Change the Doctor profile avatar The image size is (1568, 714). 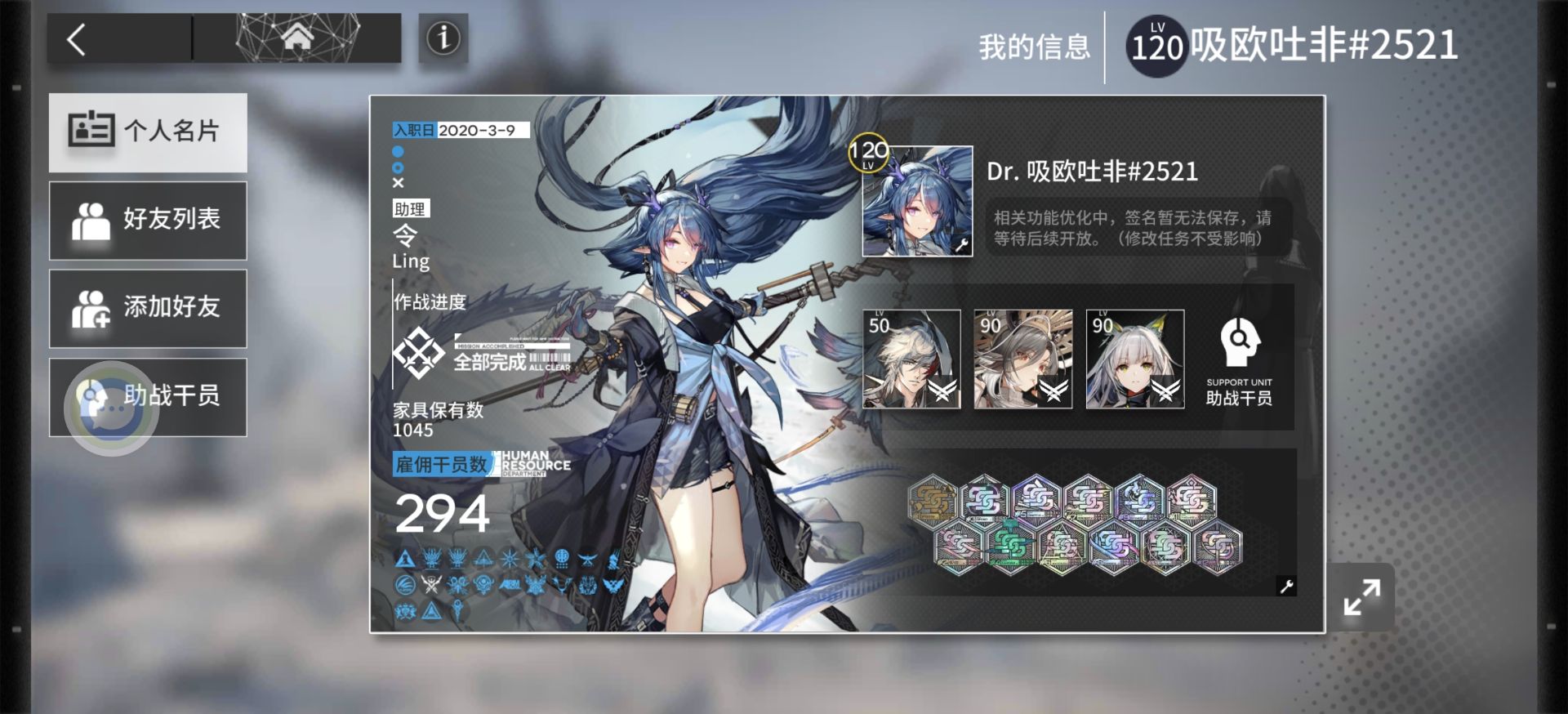(917, 201)
